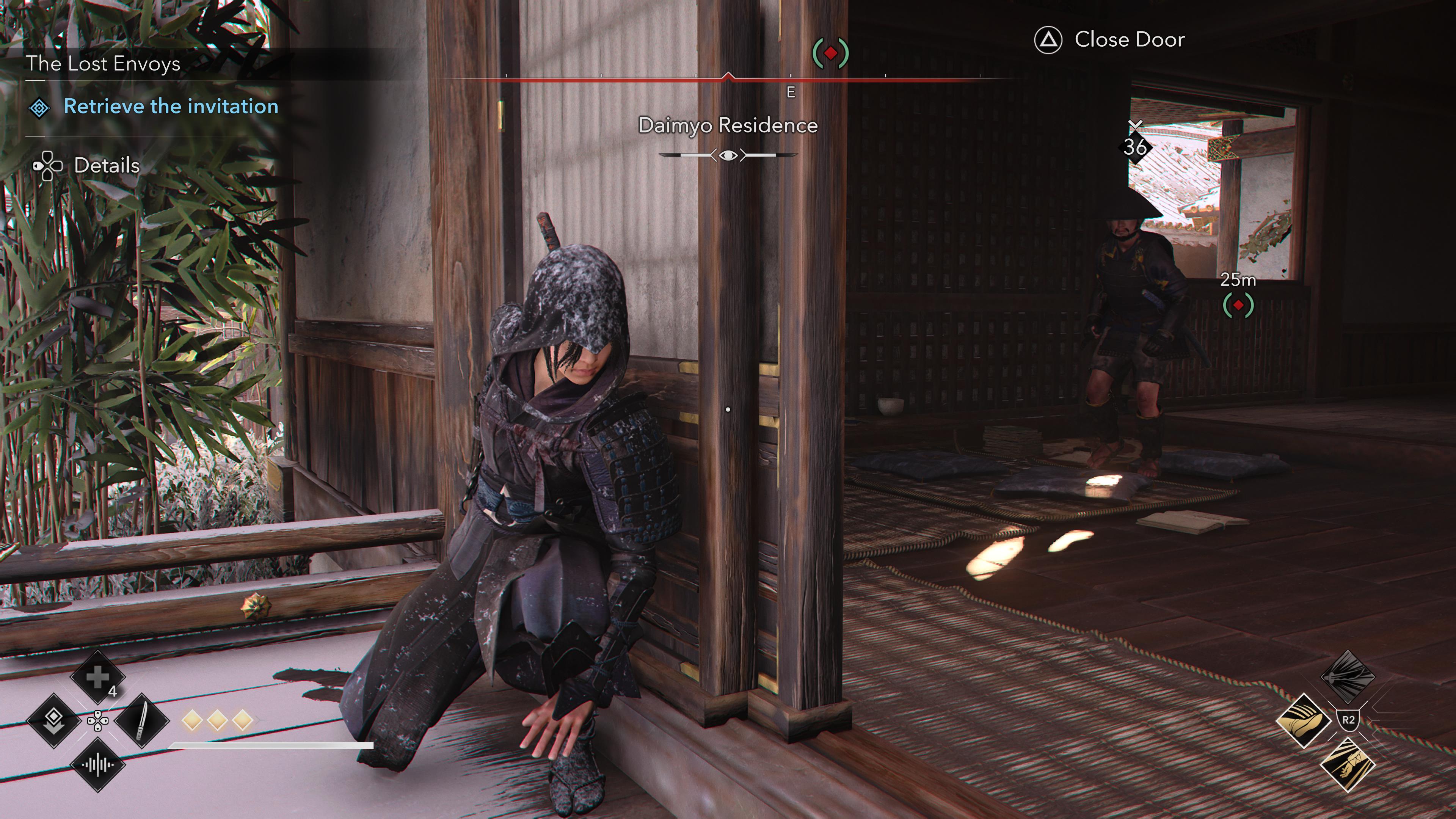Select the 25m red enemy marker

[1238, 305]
